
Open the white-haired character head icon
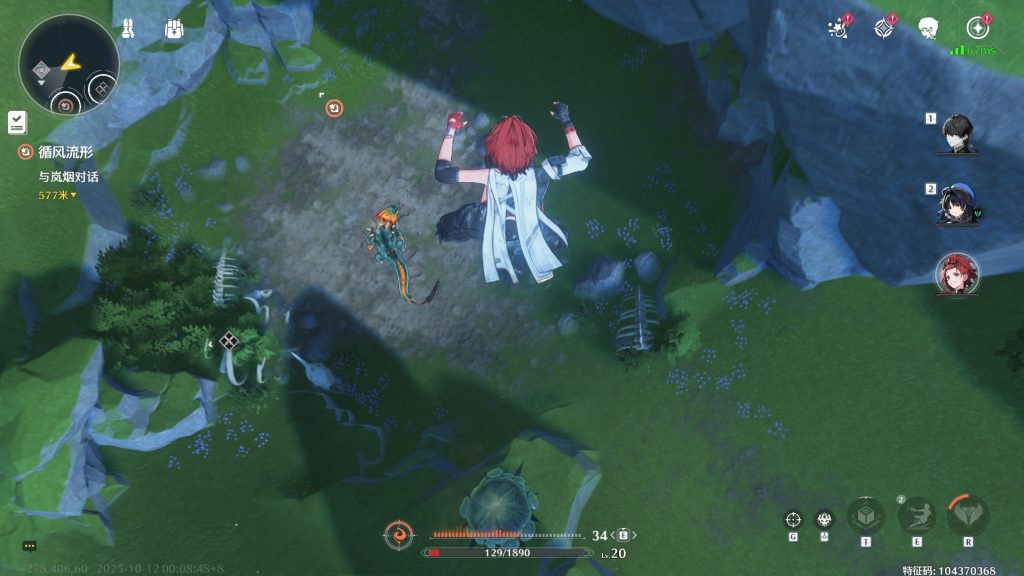coord(929,28)
